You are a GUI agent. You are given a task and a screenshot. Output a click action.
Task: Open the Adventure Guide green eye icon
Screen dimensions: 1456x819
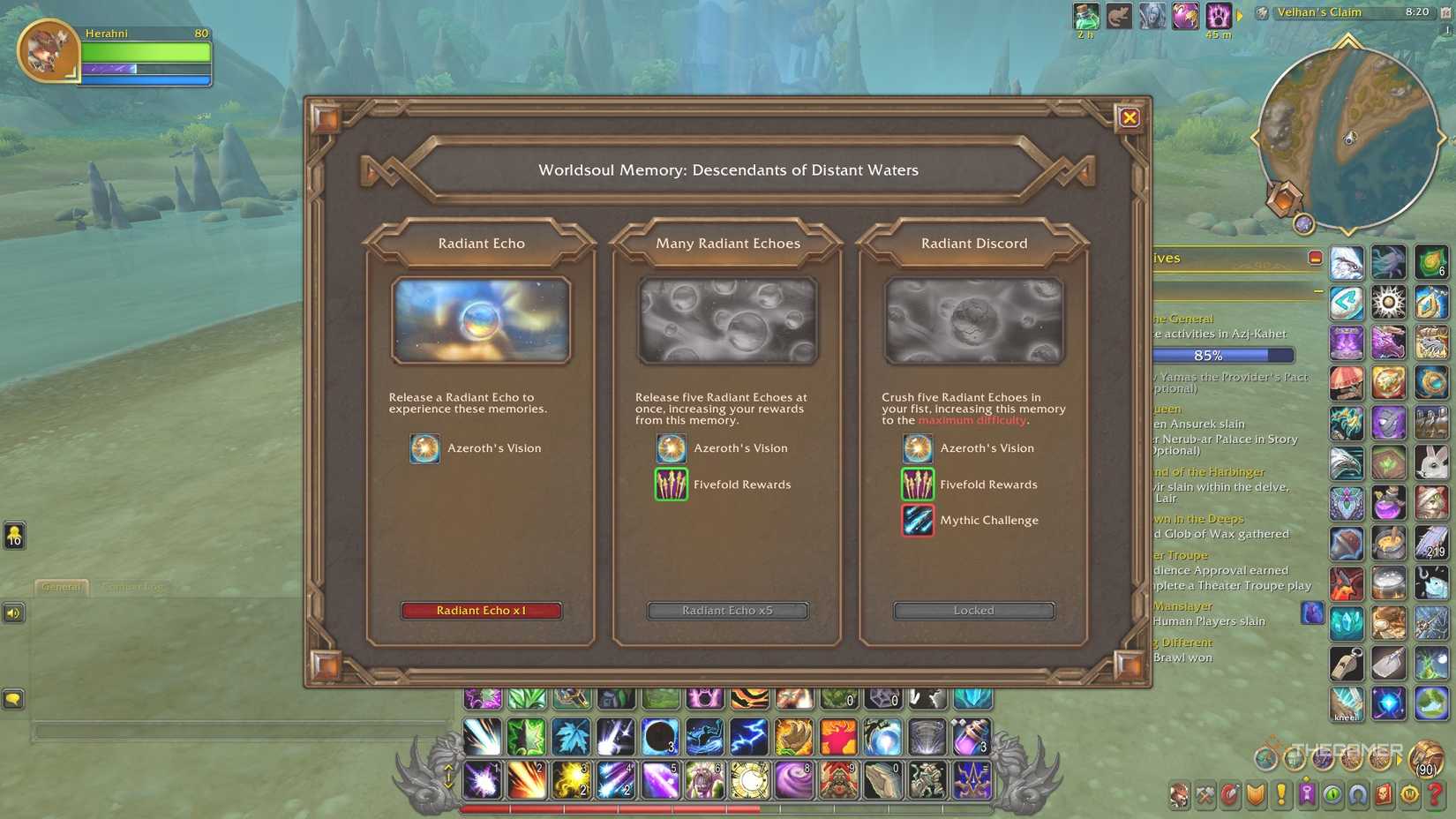1334,794
